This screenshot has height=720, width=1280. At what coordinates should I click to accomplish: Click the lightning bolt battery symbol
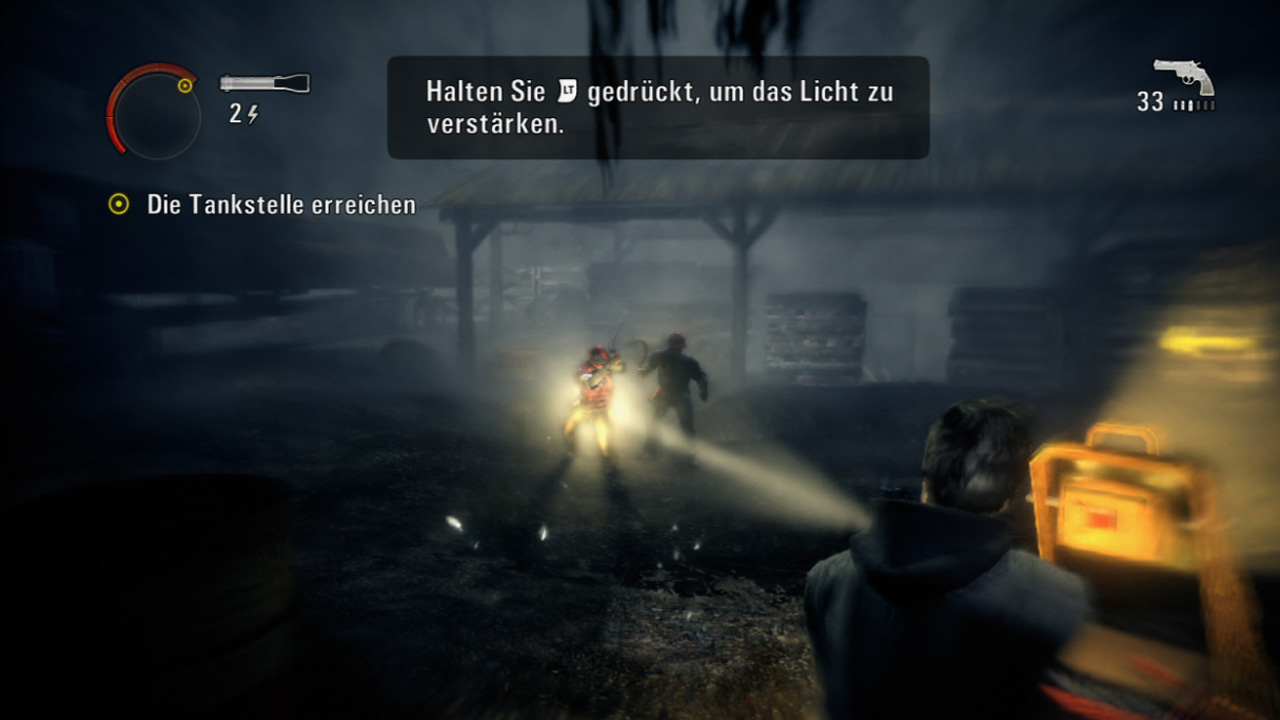coord(253,114)
